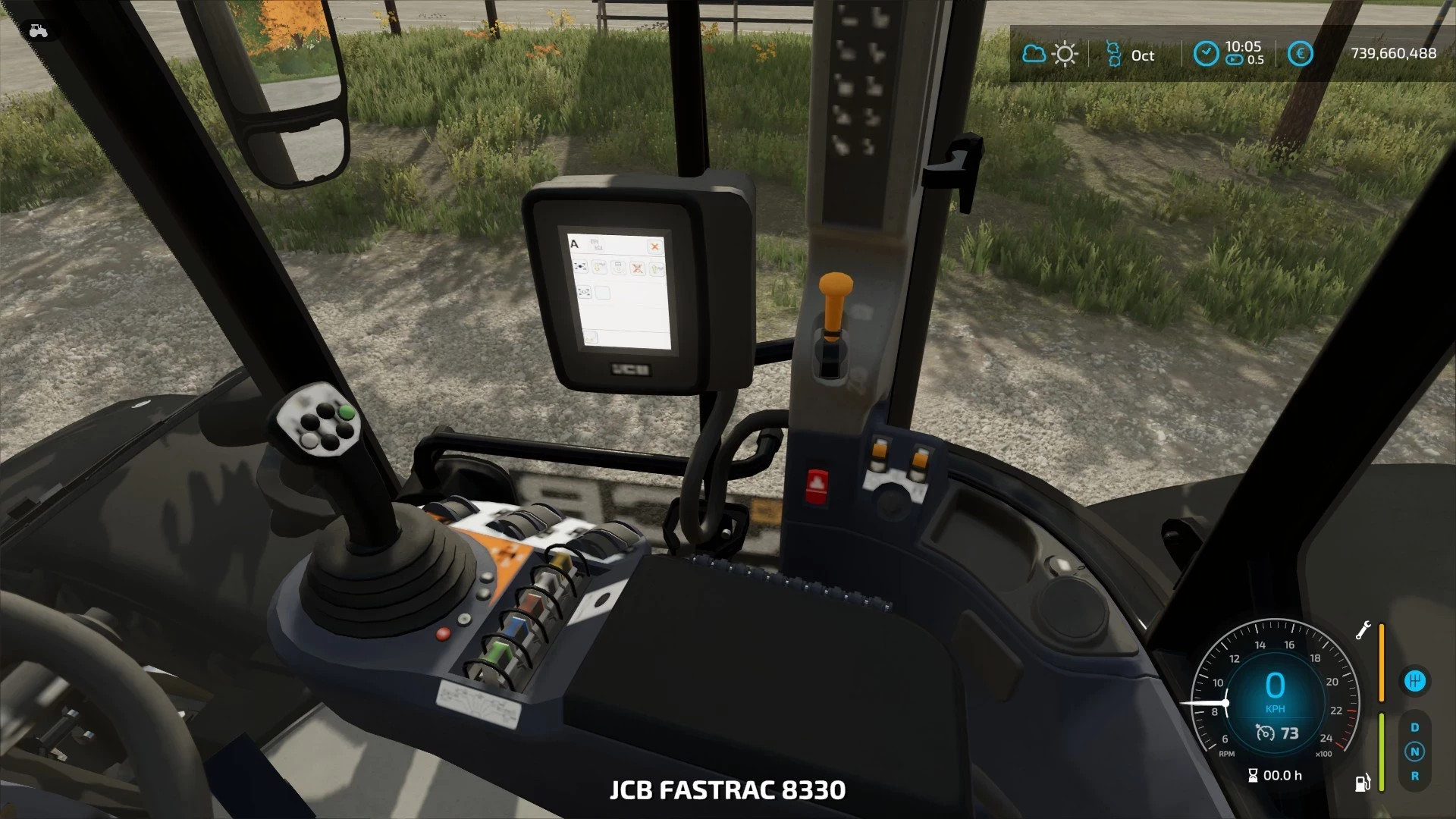
Task: Select the euro currency icon in the HUD
Action: coord(1301,53)
